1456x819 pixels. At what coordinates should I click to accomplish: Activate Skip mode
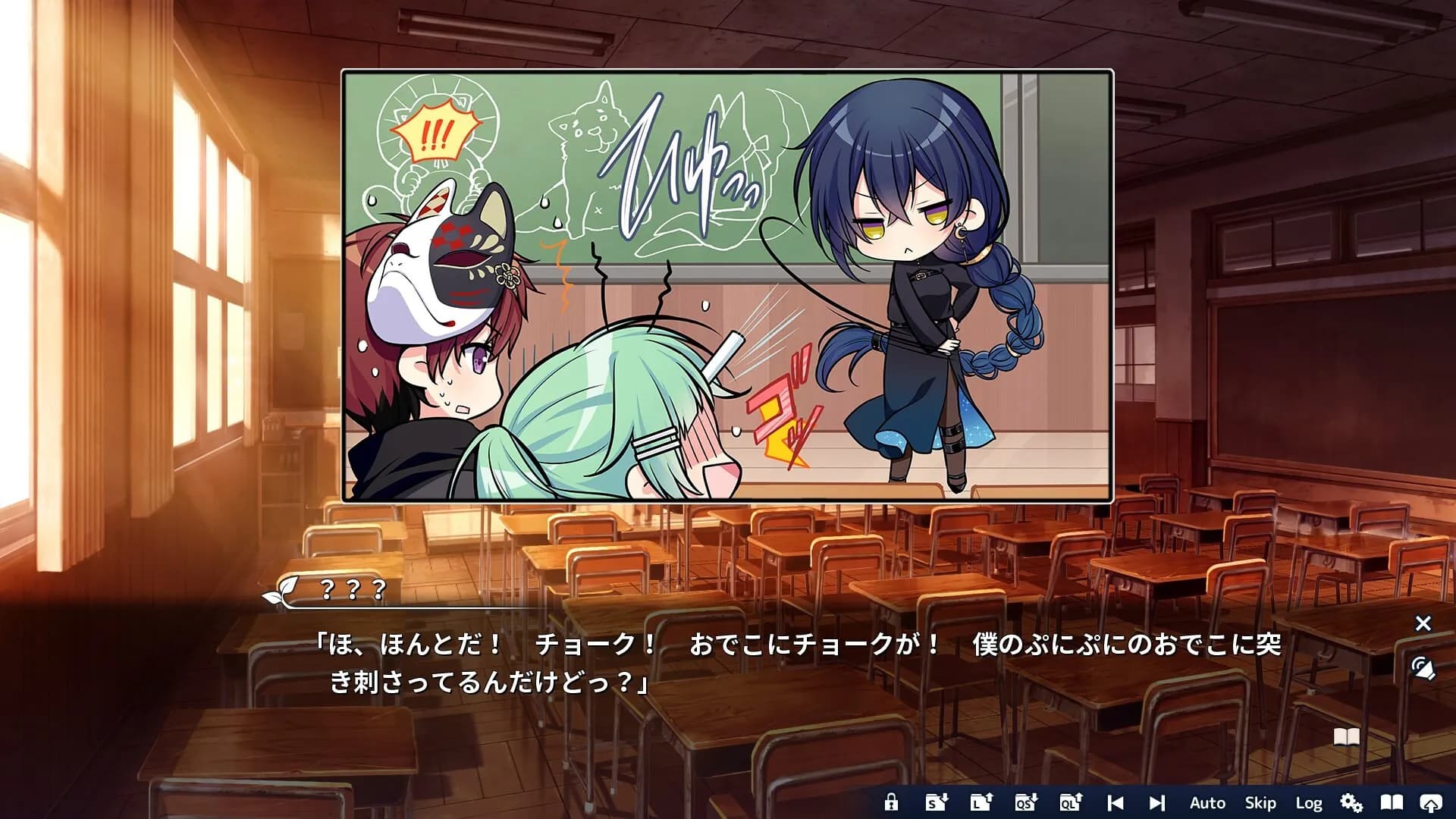pos(1260,802)
